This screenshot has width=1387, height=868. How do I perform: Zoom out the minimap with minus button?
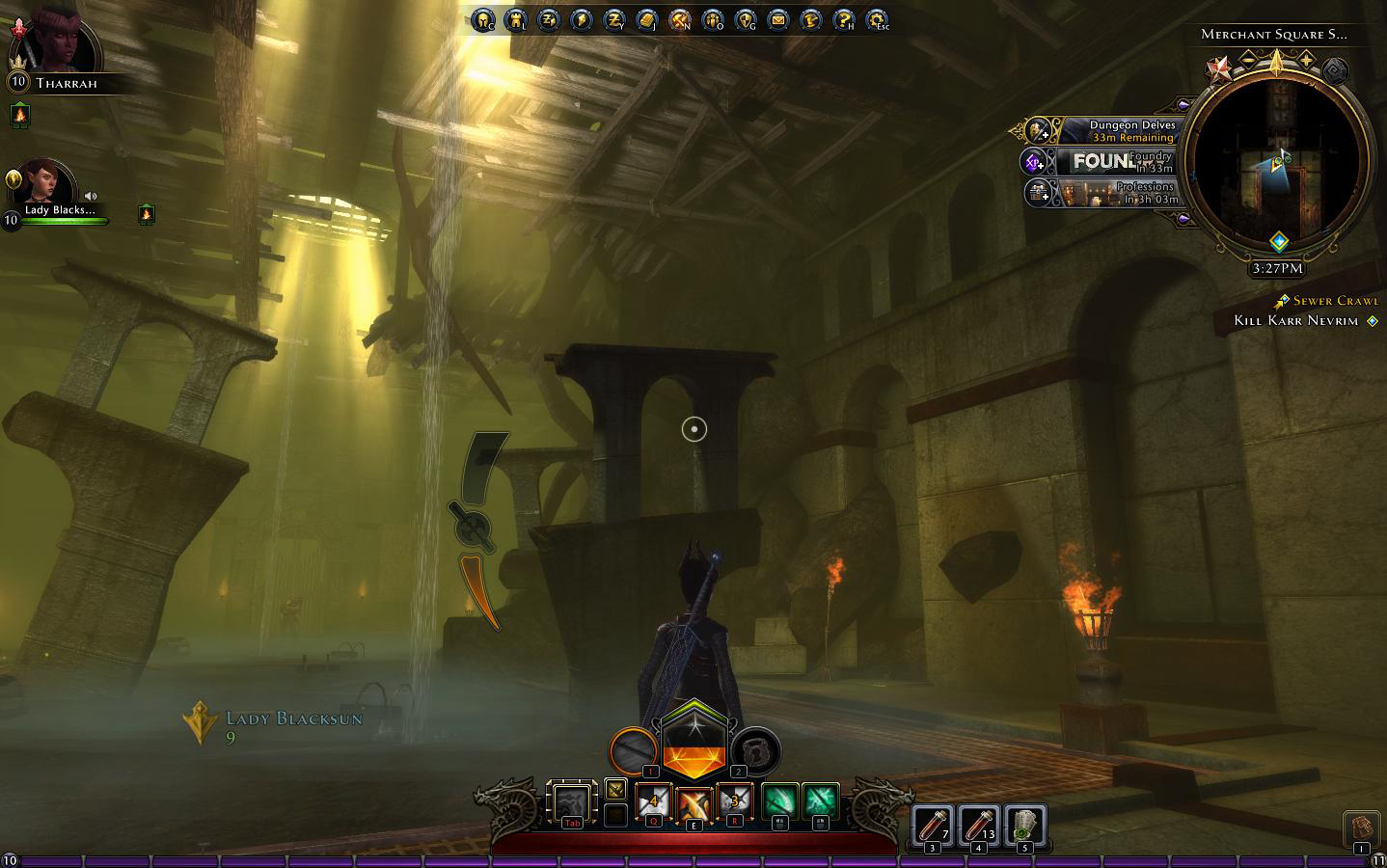1248,60
